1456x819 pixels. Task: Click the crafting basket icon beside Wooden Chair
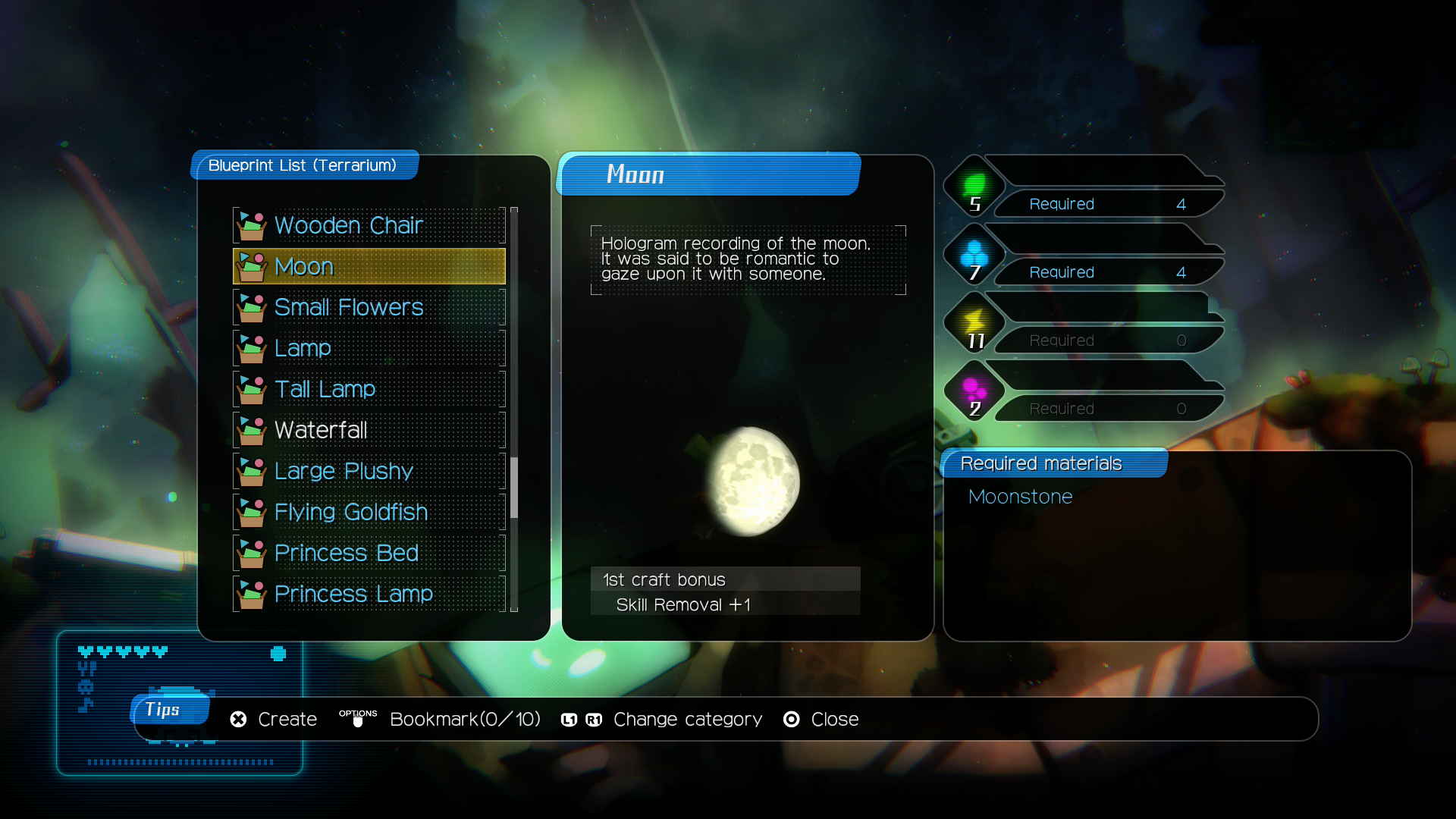[x=253, y=224]
